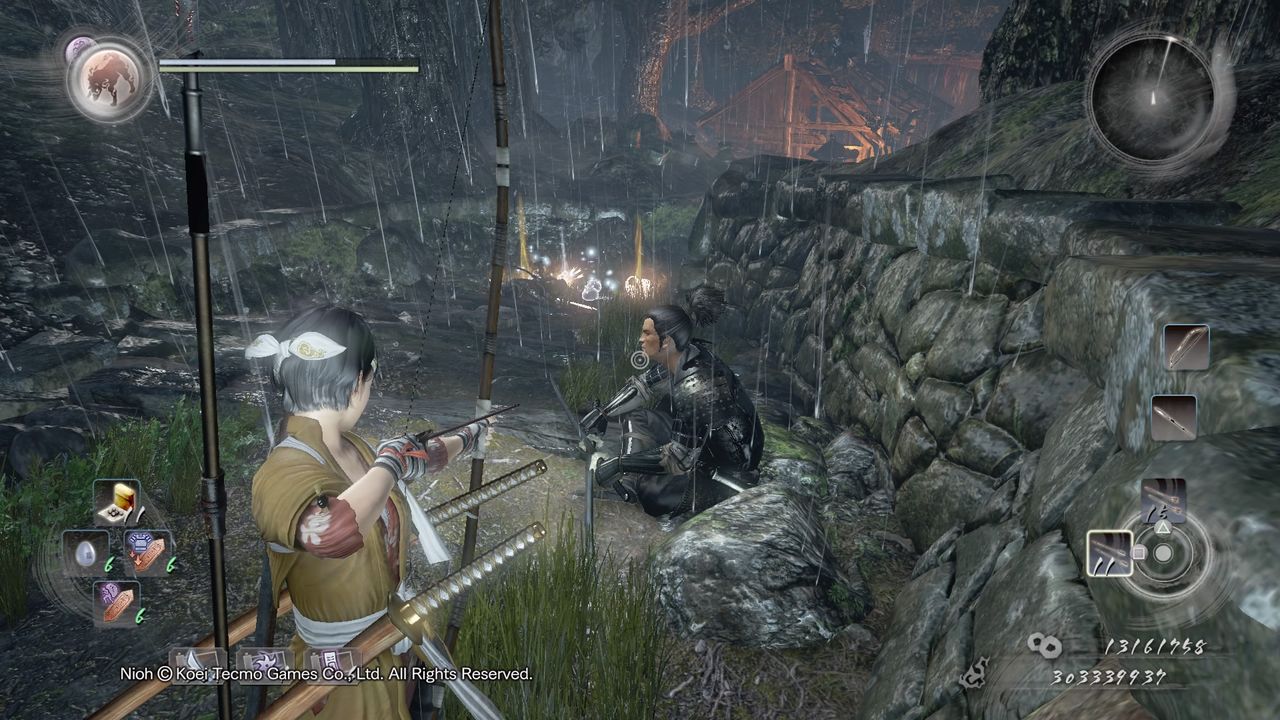Image resolution: width=1280 pixels, height=720 pixels.
Task: Select the highlighted arrows slot showing 11
Action: point(1110,553)
